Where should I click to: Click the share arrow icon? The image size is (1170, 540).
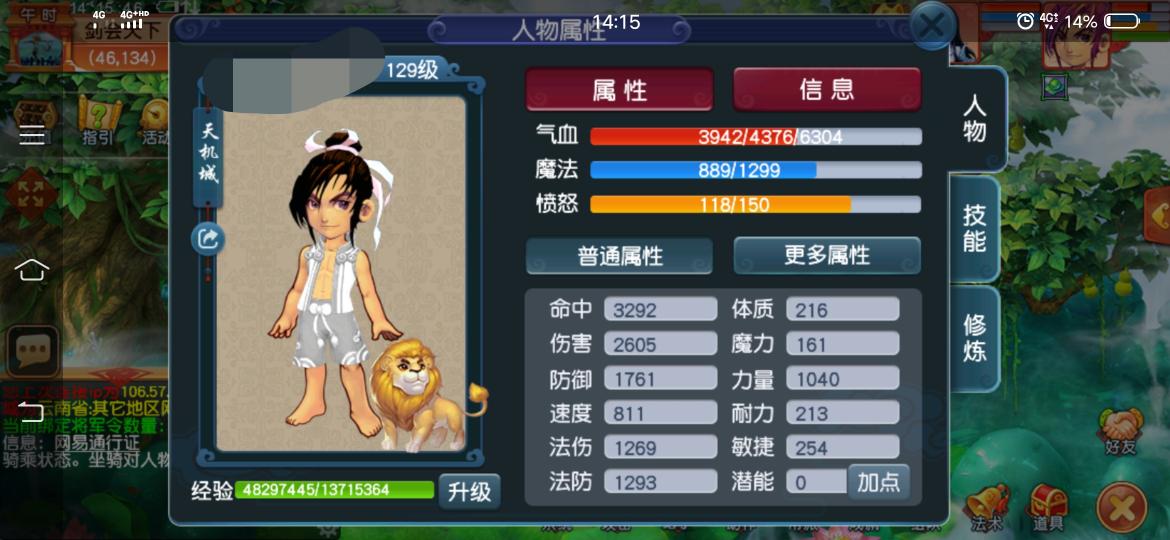(x=209, y=238)
